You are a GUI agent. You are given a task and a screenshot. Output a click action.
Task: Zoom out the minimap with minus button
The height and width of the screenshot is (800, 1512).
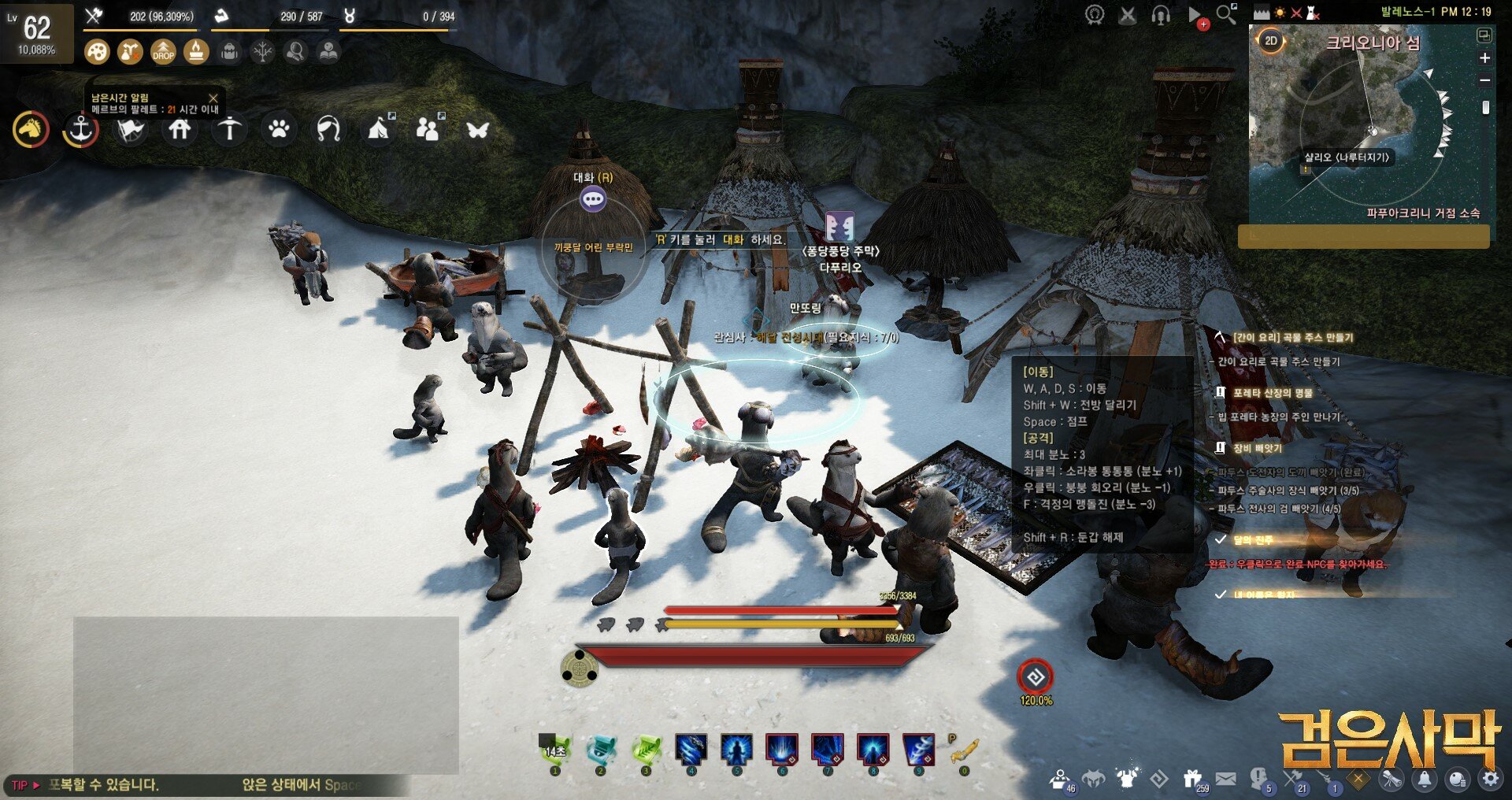(1484, 80)
